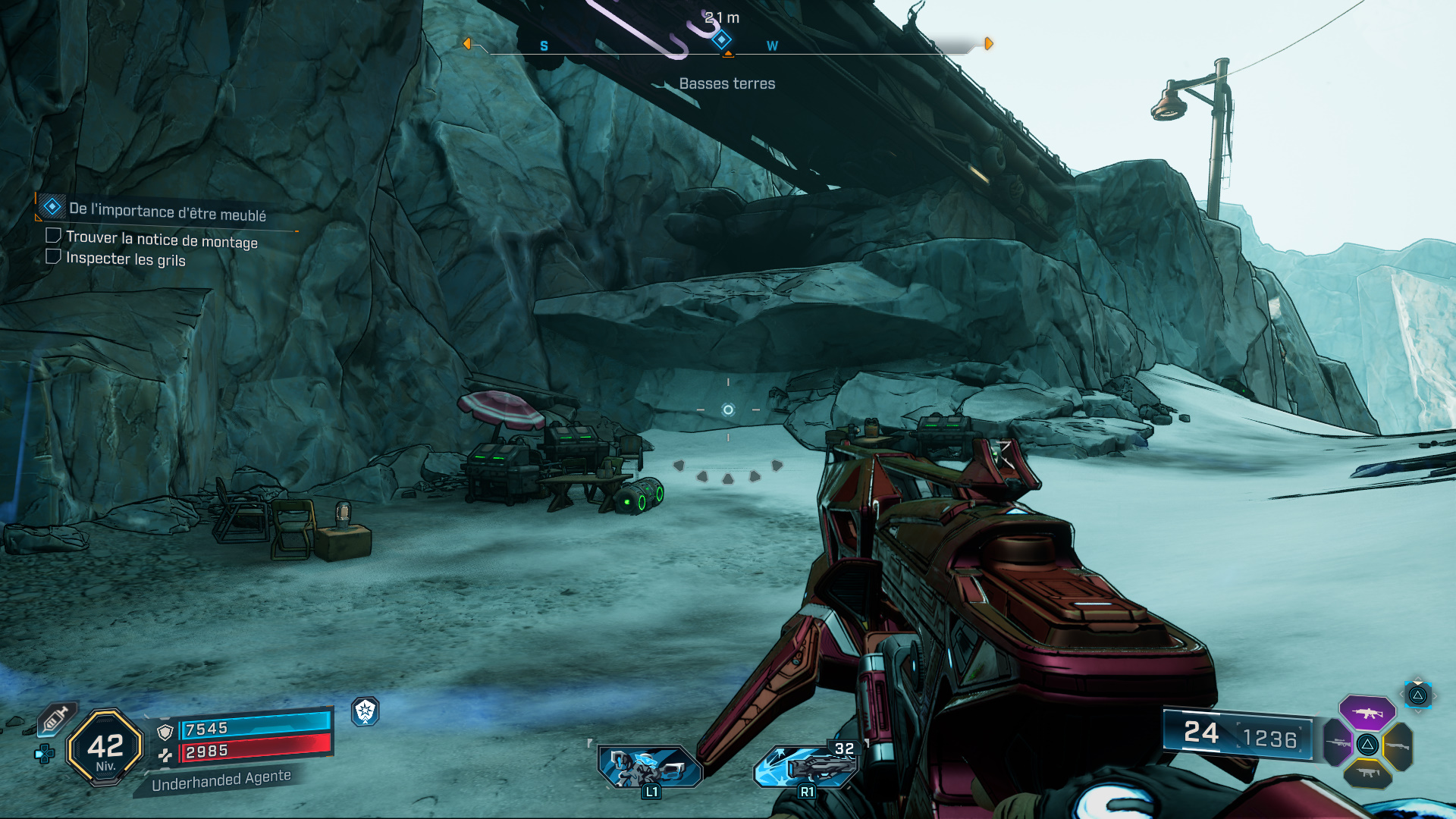
Task: Equip the submachine gun in the bottom slot
Action: coord(1367,773)
